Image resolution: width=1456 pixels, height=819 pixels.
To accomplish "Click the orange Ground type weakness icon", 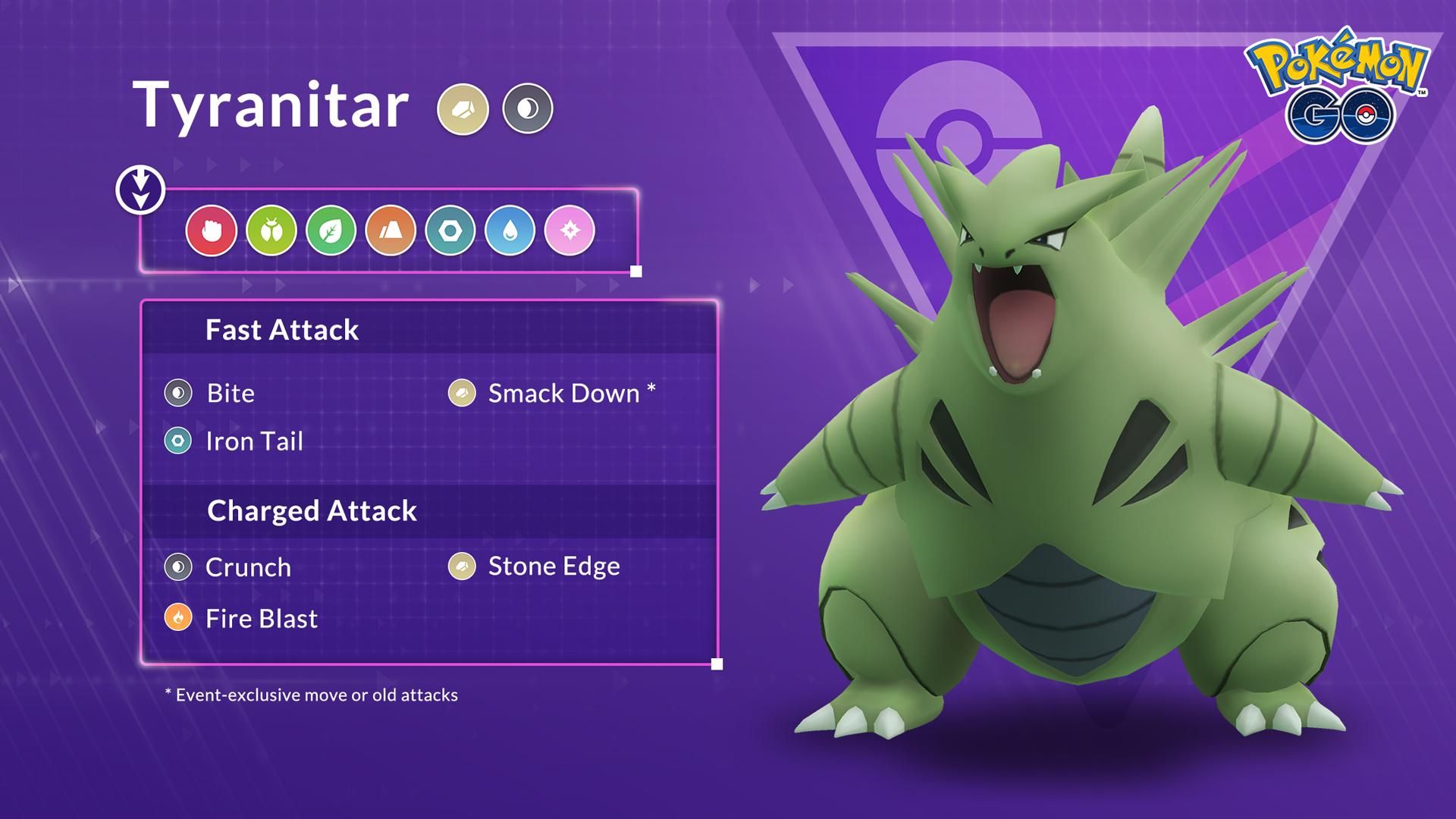I will [x=391, y=231].
